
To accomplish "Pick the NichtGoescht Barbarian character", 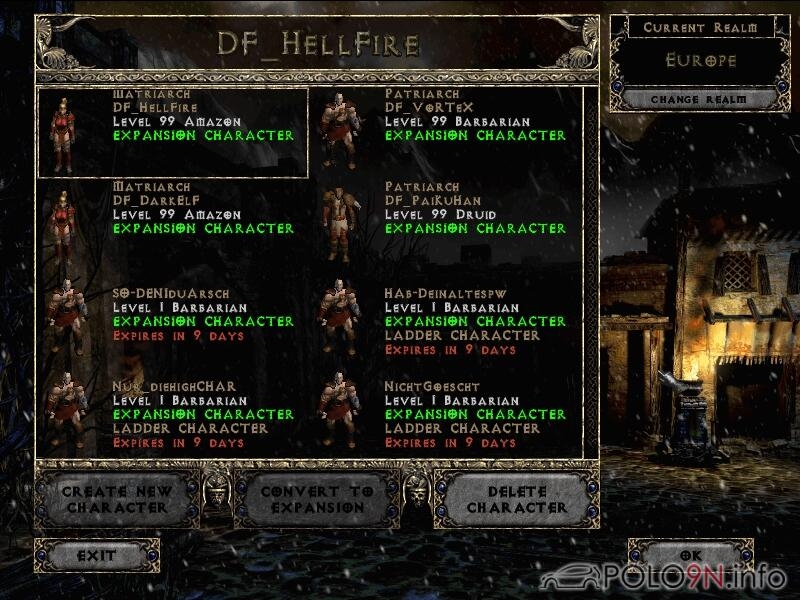I will 444,411.
